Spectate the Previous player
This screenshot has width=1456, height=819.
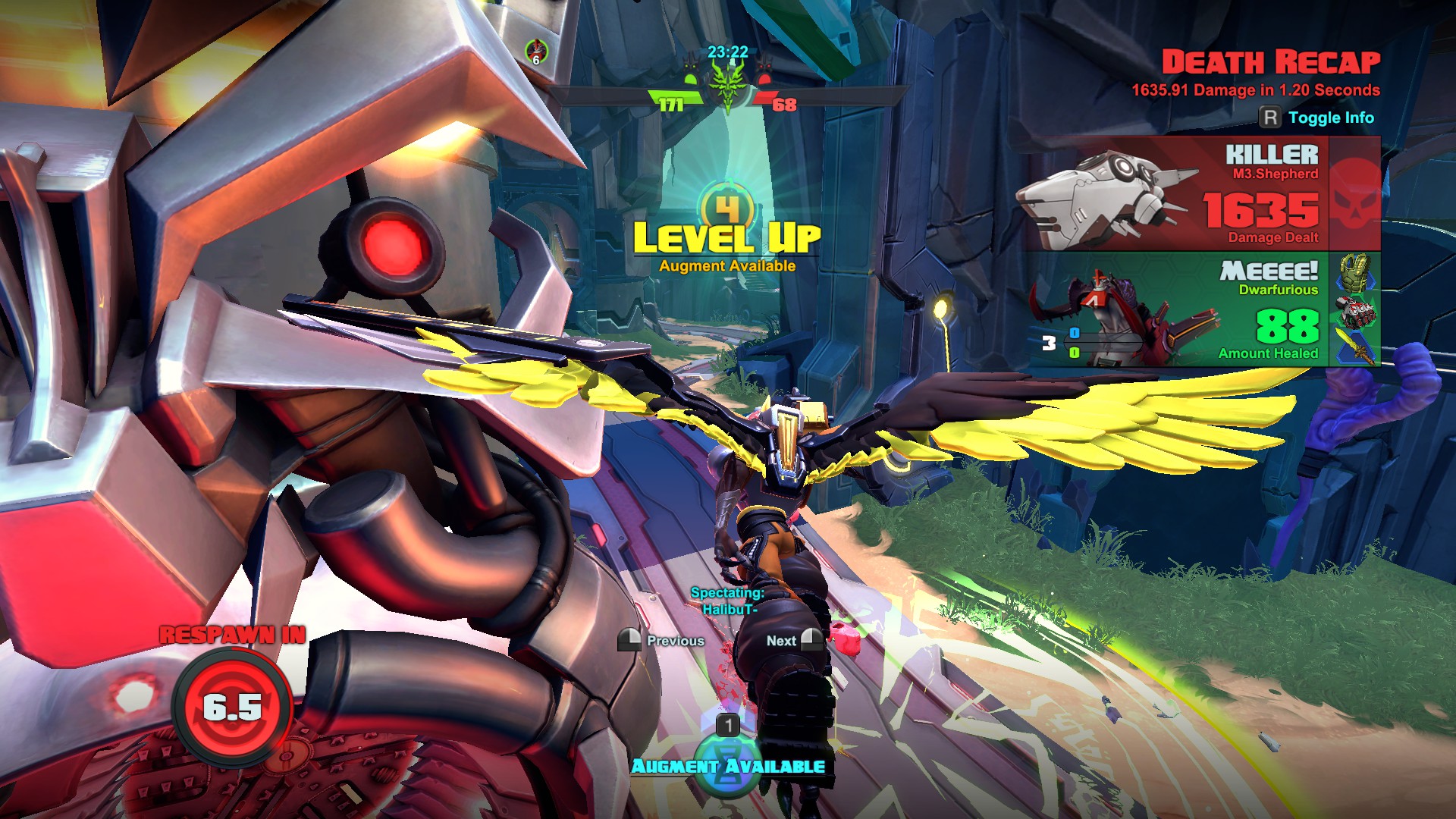[x=661, y=641]
